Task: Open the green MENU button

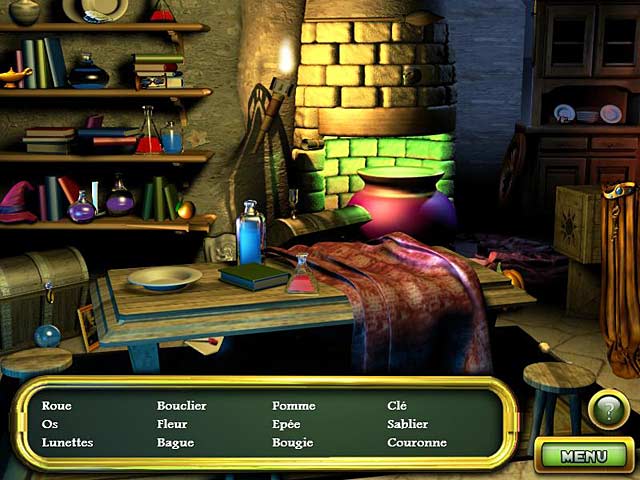Action: [584, 456]
